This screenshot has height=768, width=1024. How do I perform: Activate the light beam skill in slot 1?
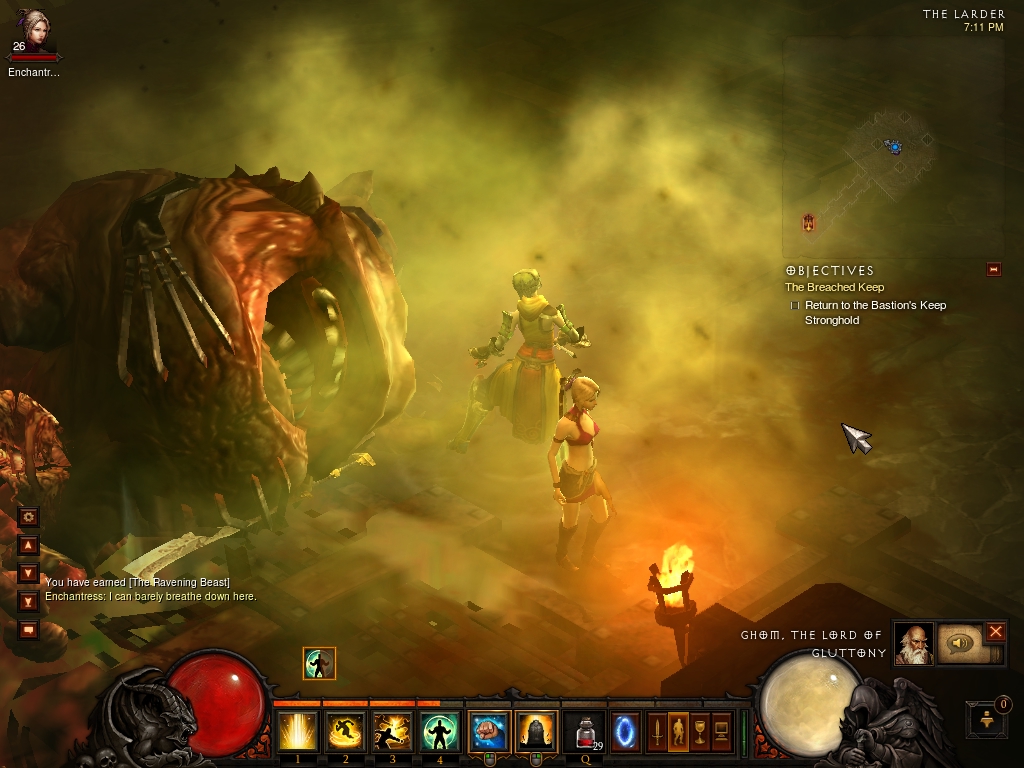click(x=297, y=732)
